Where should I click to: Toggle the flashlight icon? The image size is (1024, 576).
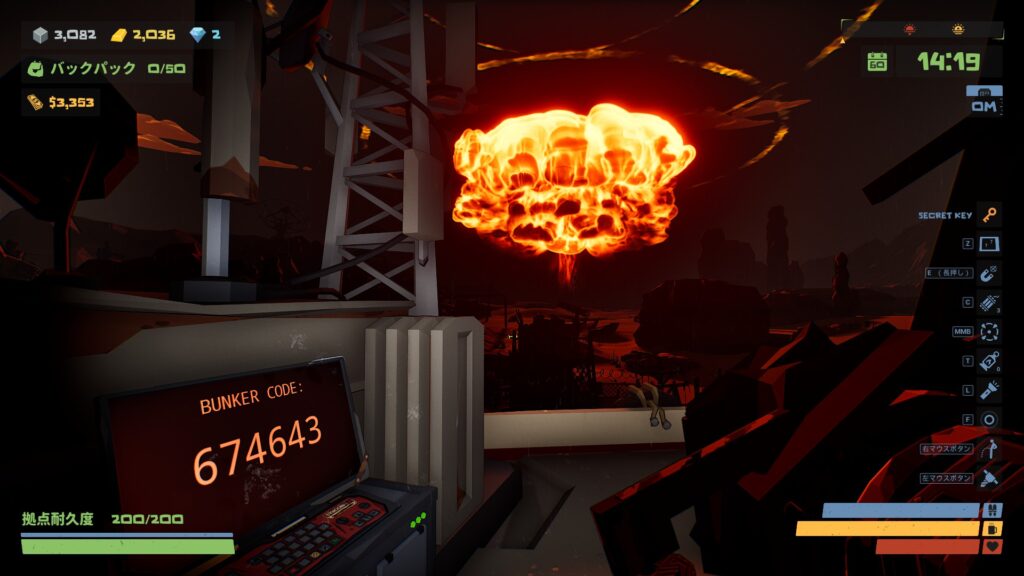click(989, 390)
